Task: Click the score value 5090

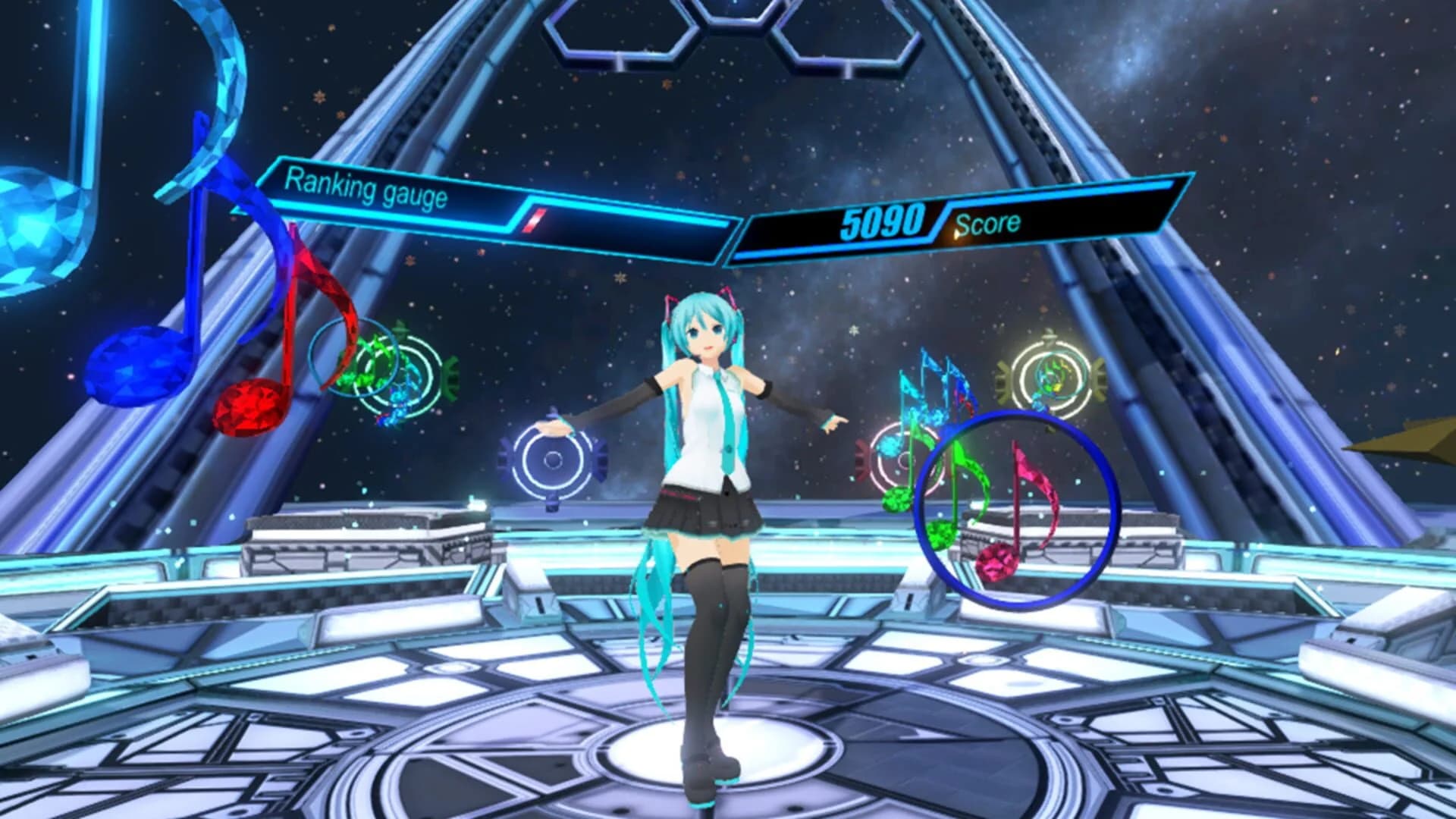Action: (883, 220)
